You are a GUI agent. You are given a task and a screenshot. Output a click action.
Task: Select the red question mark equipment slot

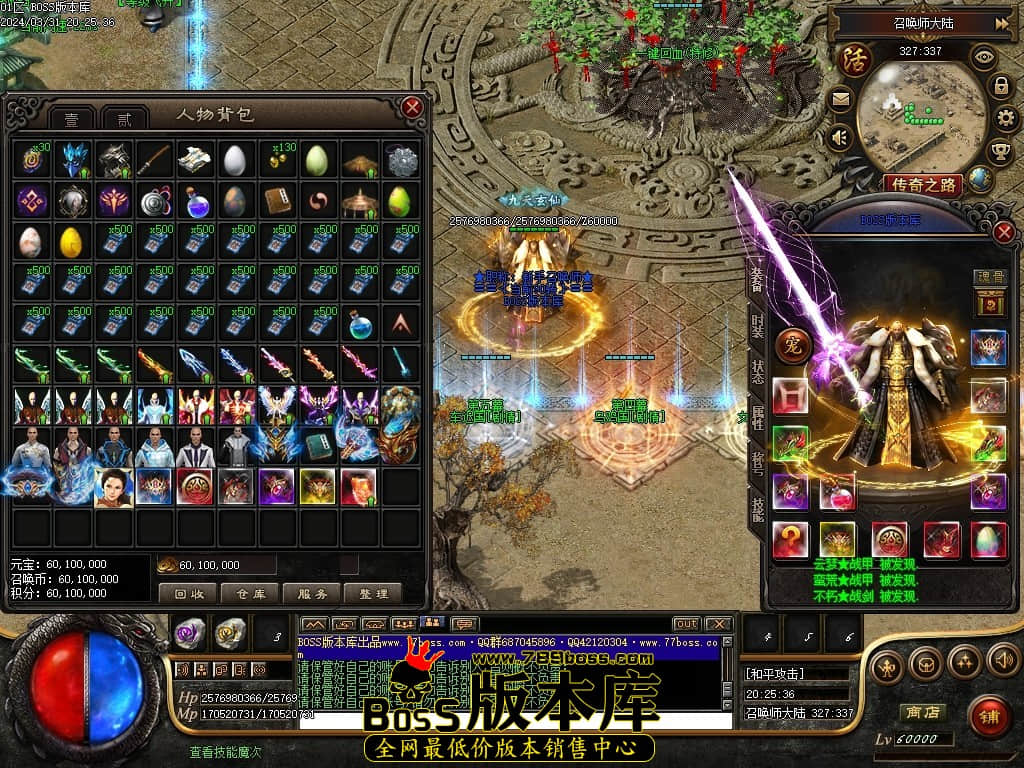tap(790, 540)
